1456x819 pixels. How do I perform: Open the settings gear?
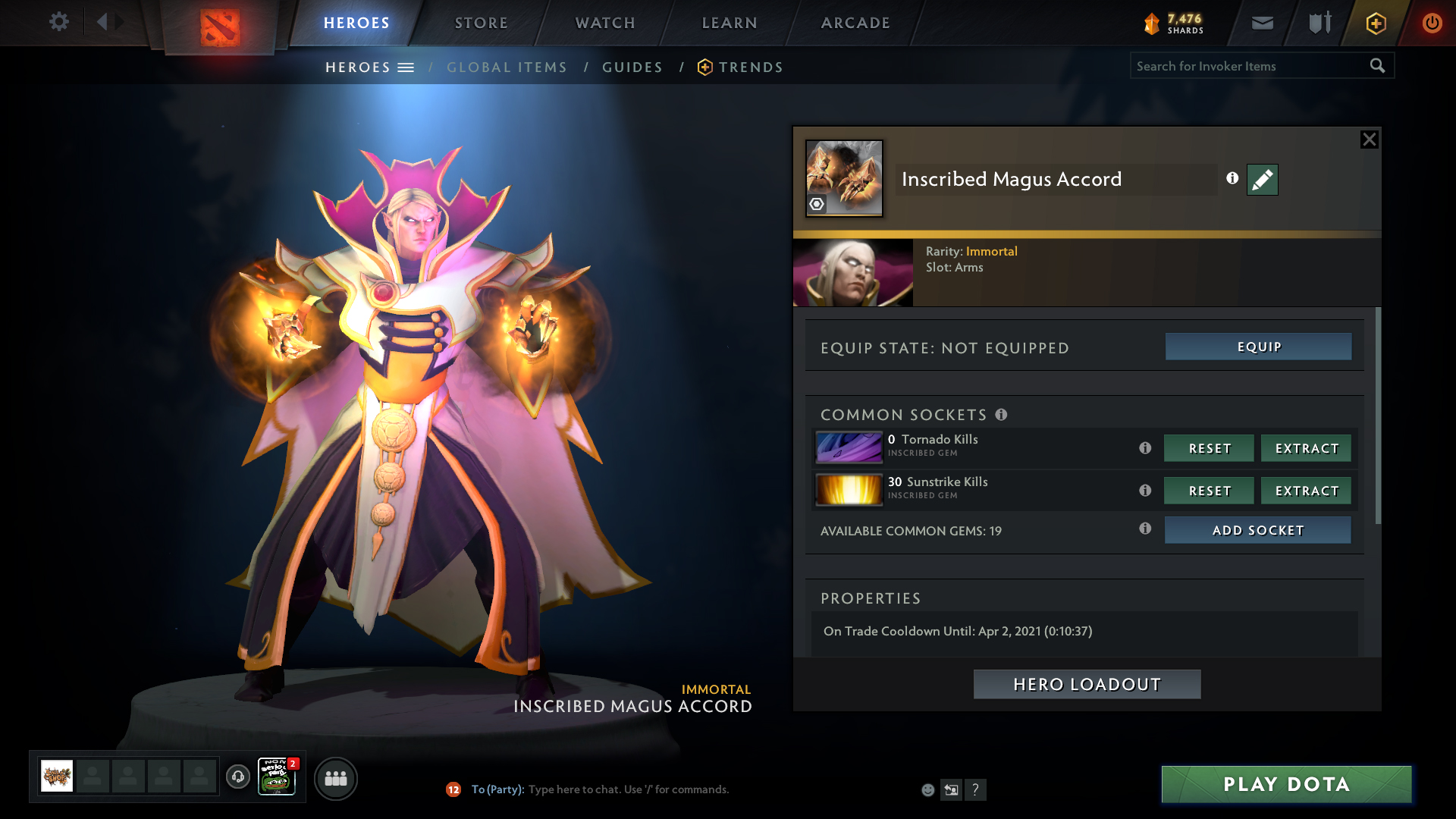pyautogui.click(x=58, y=21)
